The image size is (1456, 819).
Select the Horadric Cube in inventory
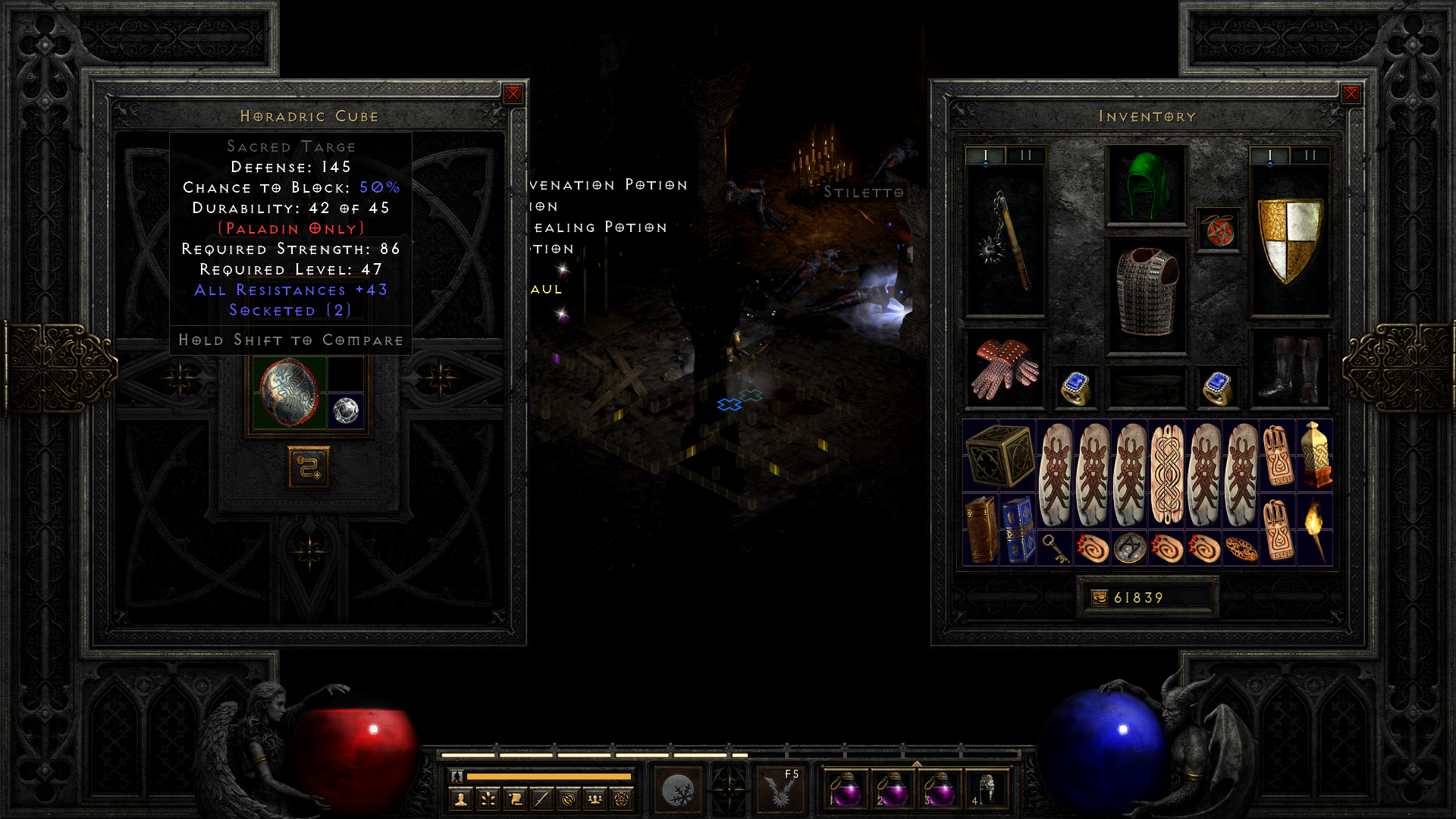click(x=999, y=456)
